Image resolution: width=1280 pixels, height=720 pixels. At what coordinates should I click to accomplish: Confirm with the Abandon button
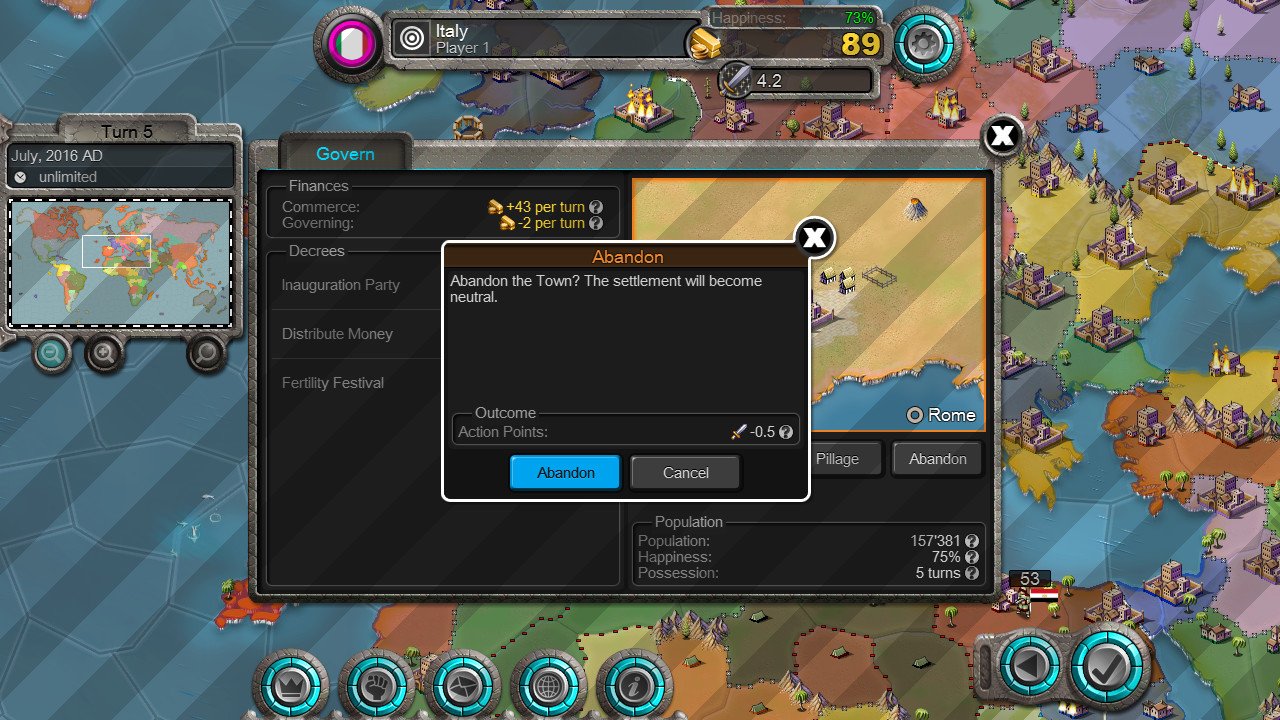(x=565, y=472)
